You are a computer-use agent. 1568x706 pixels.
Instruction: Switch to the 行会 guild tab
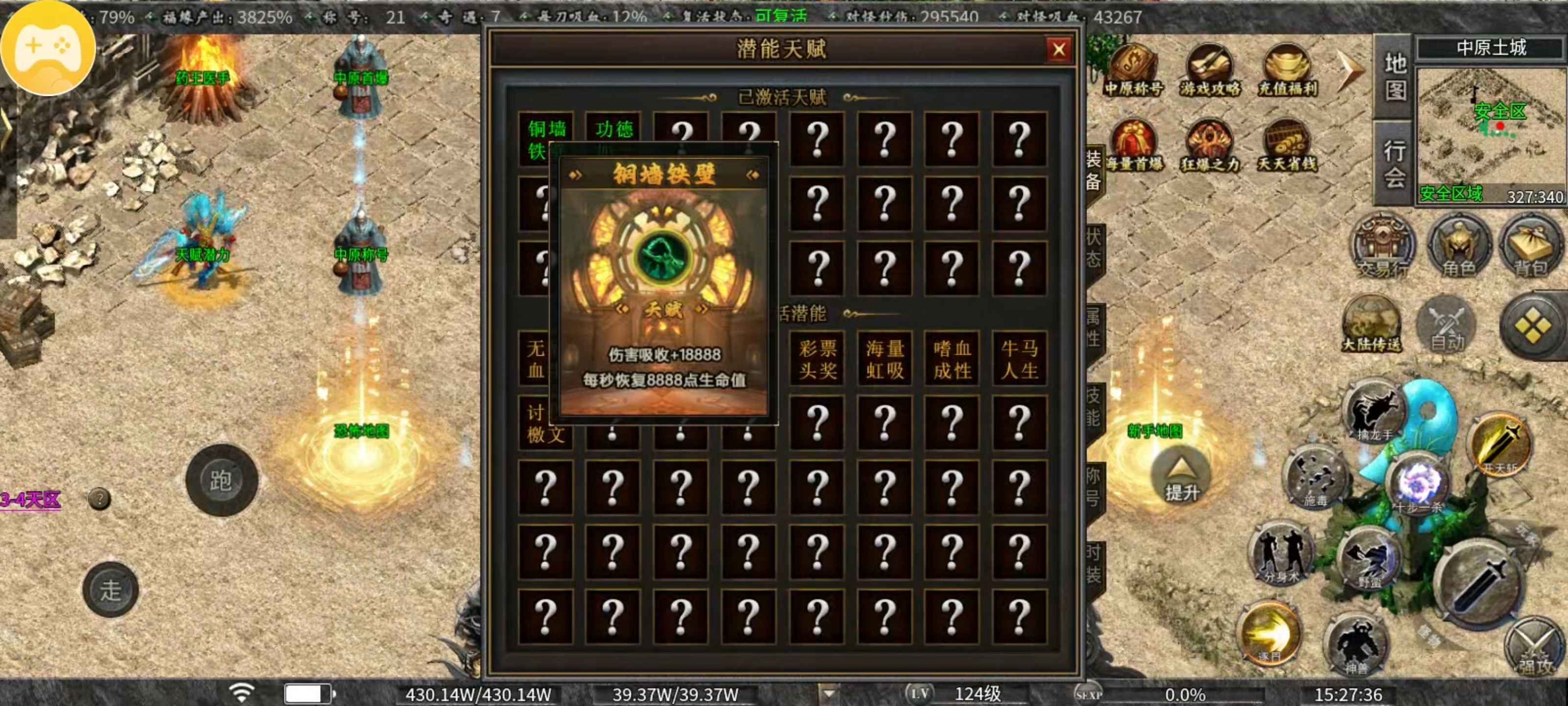1395,163
